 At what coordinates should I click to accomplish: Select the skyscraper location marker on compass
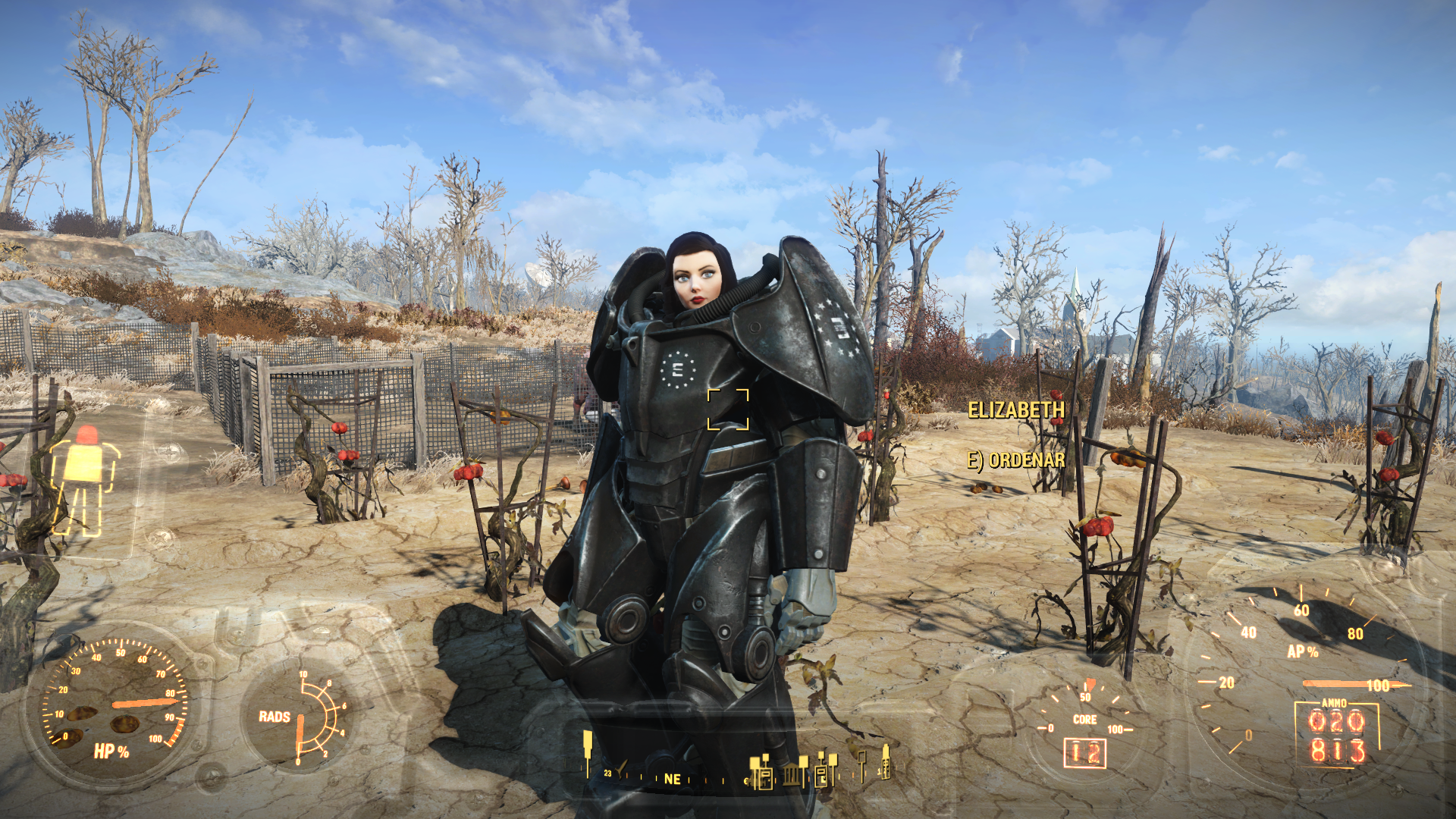coord(885,762)
